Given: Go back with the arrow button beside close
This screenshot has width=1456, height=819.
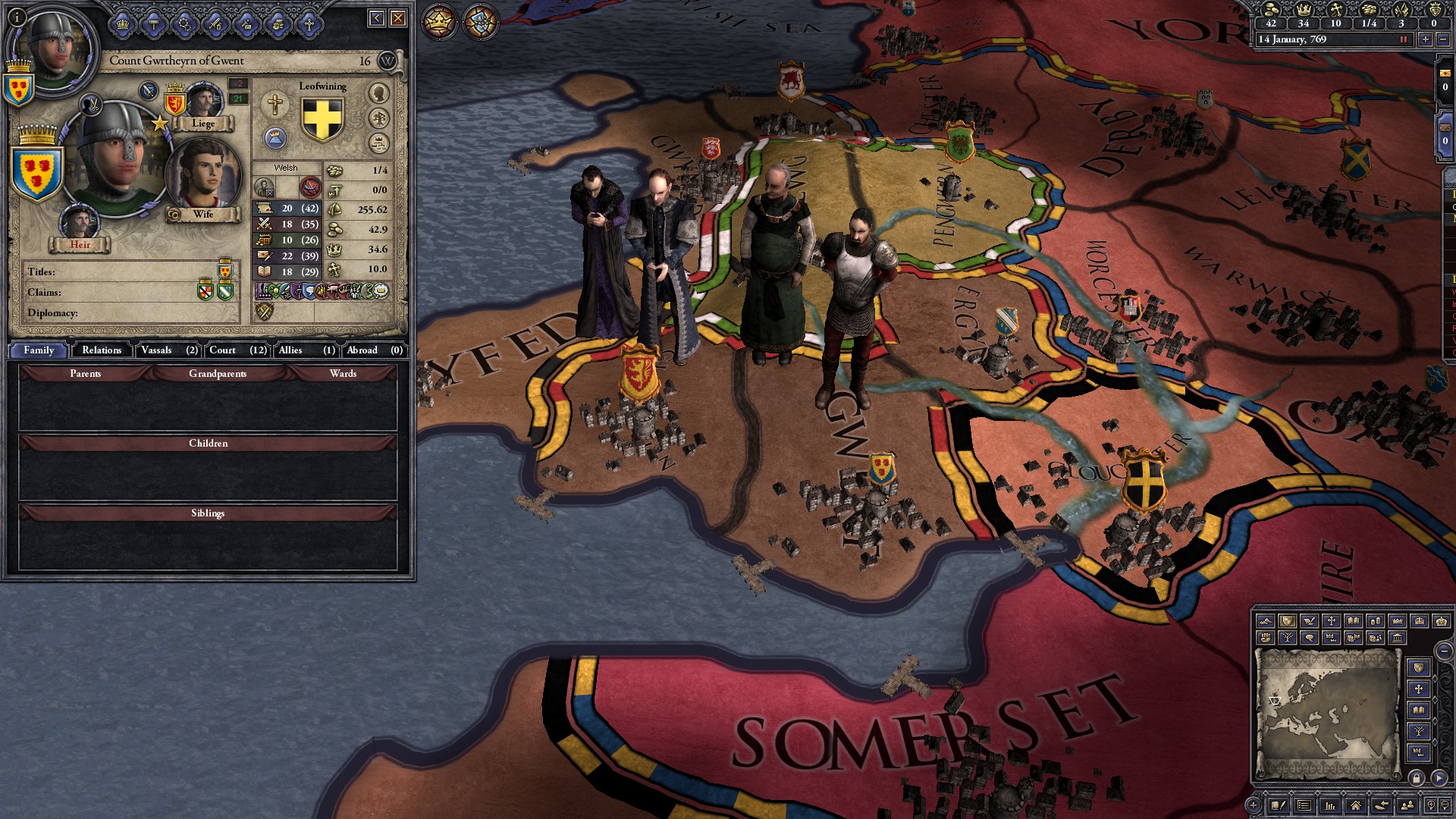Looking at the screenshot, I should point(377,18).
